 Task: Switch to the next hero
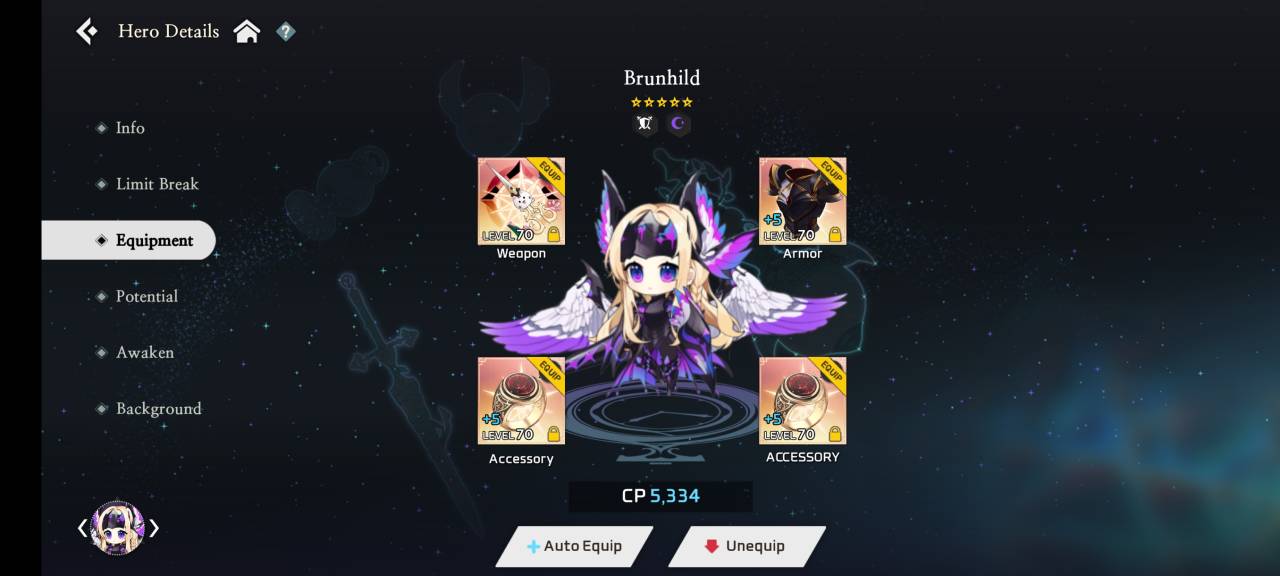[x=155, y=528]
